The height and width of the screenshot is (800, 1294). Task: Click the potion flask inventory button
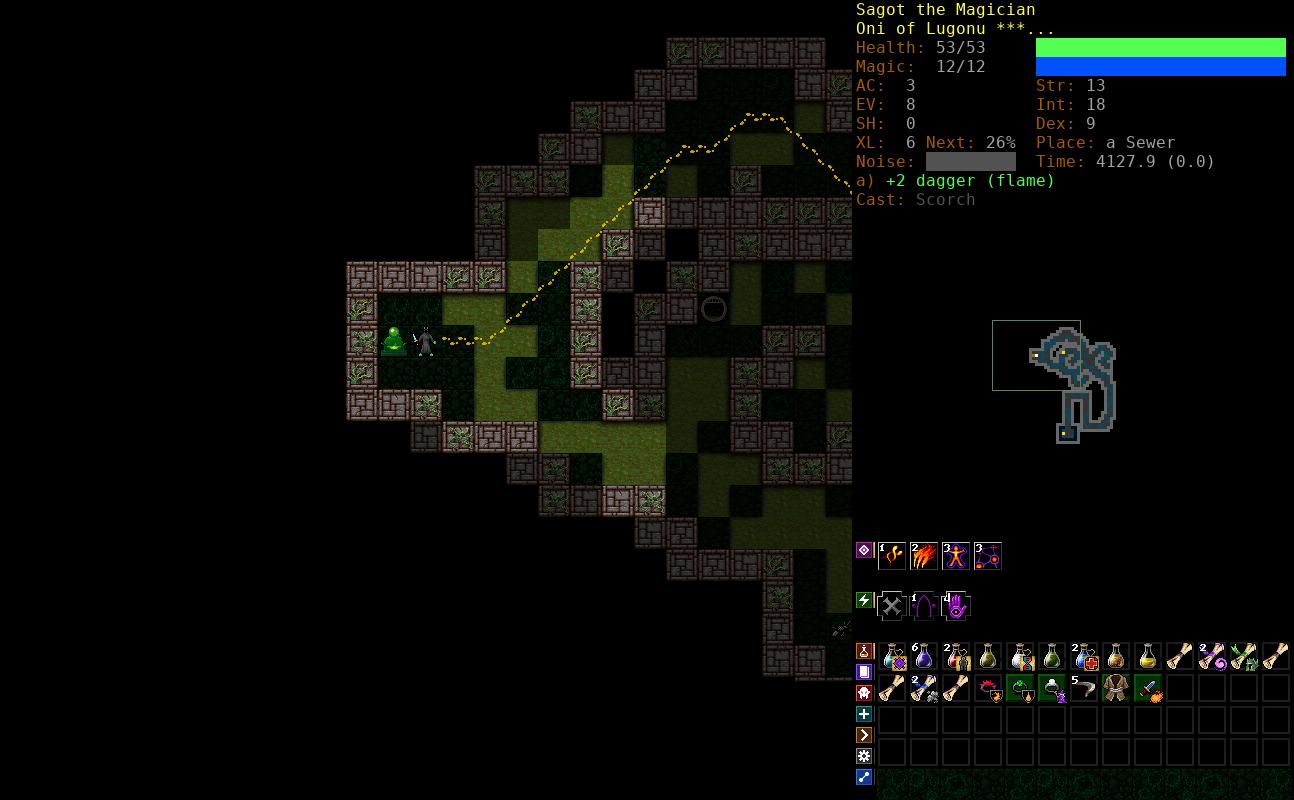pos(865,651)
